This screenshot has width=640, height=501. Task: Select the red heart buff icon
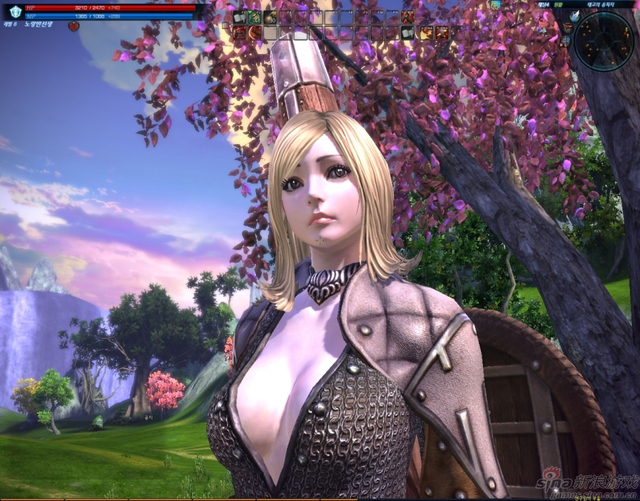click(73, 26)
